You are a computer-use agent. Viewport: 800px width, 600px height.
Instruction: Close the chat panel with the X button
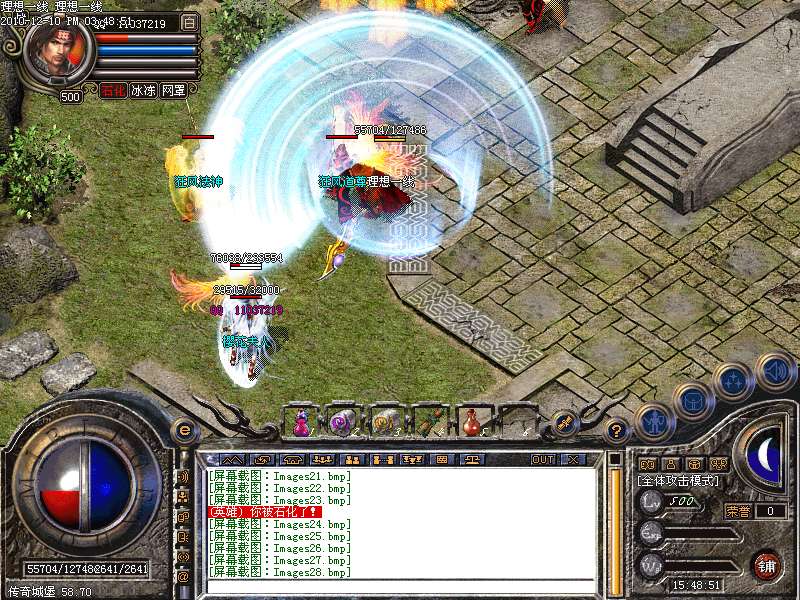[x=573, y=460]
